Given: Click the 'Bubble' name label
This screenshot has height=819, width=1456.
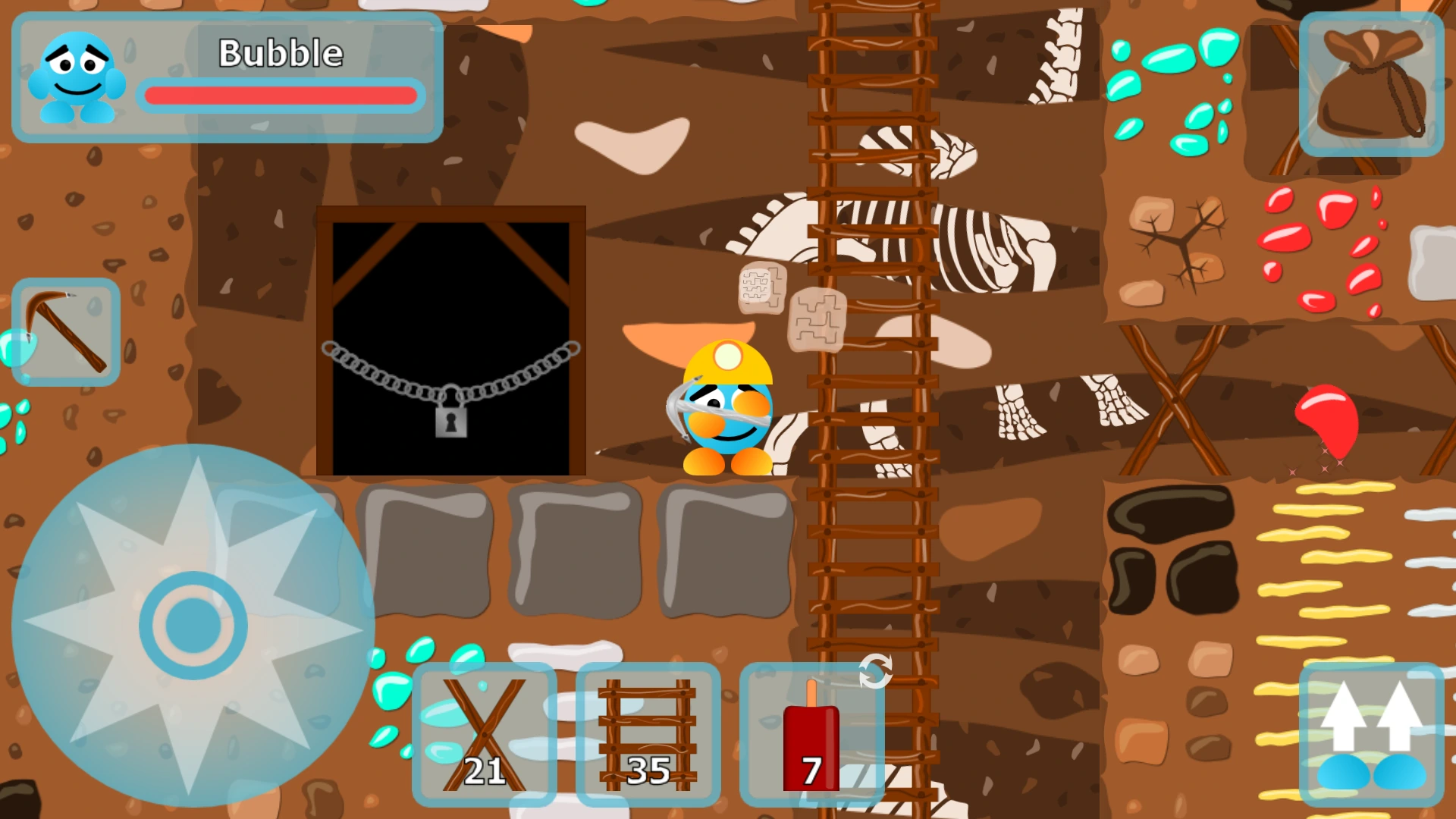Looking at the screenshot, I should click(x=279, y=52).
